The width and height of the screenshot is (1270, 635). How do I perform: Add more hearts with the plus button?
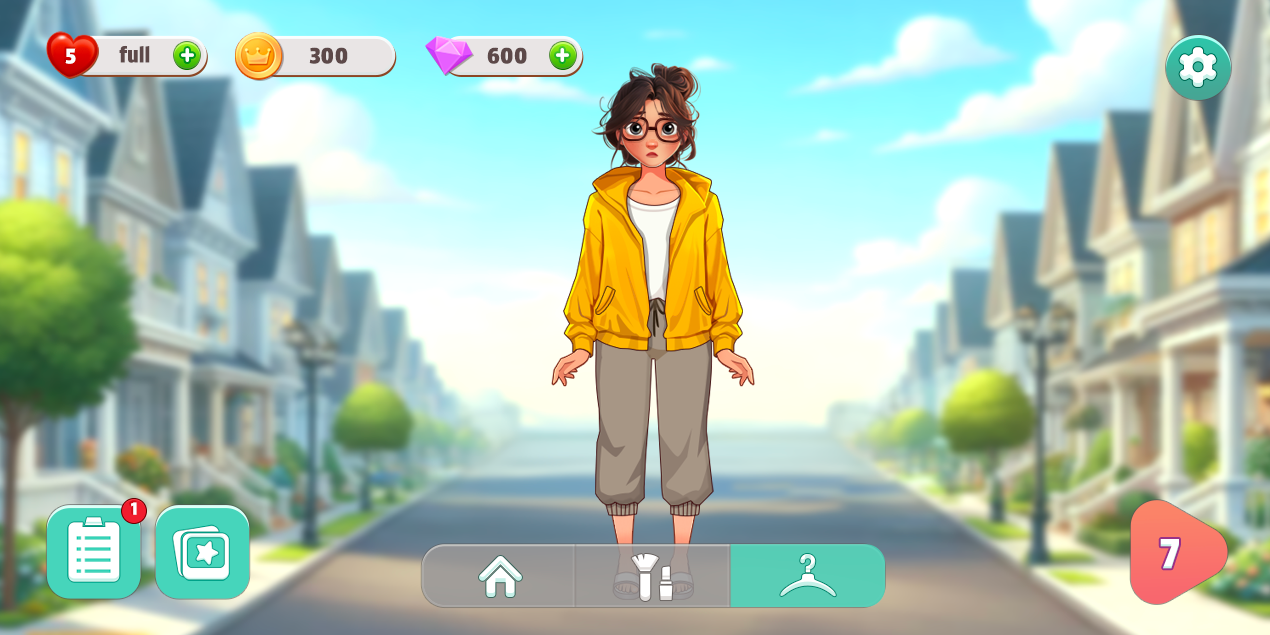coord(187,55)
